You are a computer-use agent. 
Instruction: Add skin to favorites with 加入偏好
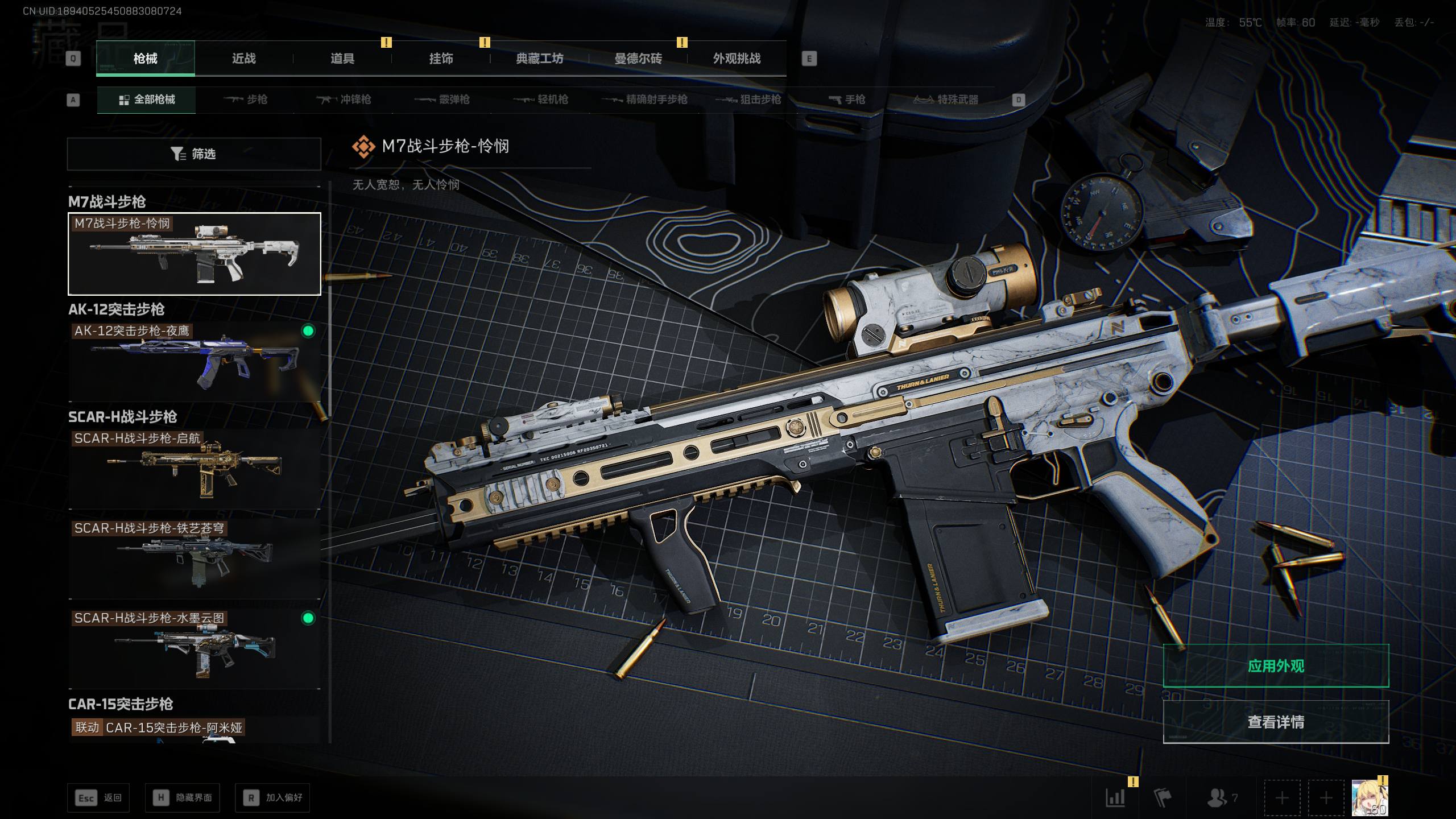272,798
